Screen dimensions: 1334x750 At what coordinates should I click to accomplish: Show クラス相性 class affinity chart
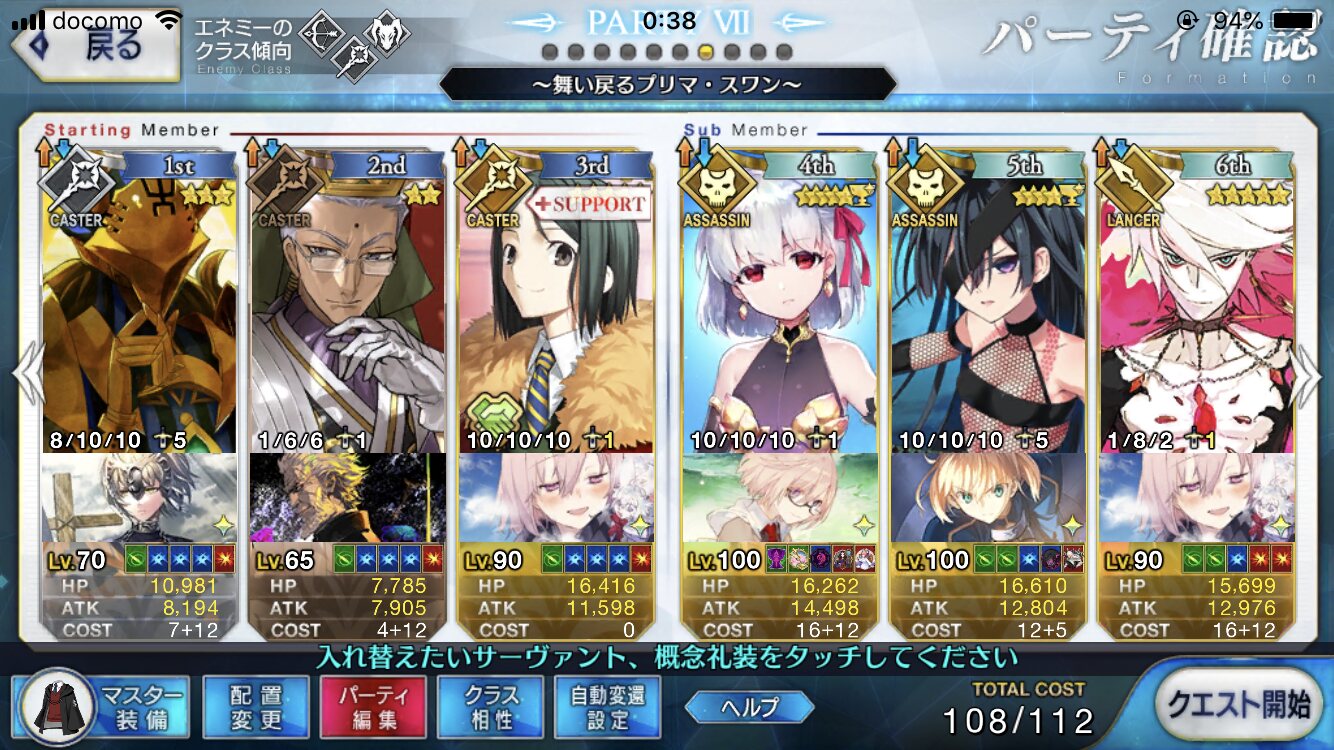coord(491,705)
